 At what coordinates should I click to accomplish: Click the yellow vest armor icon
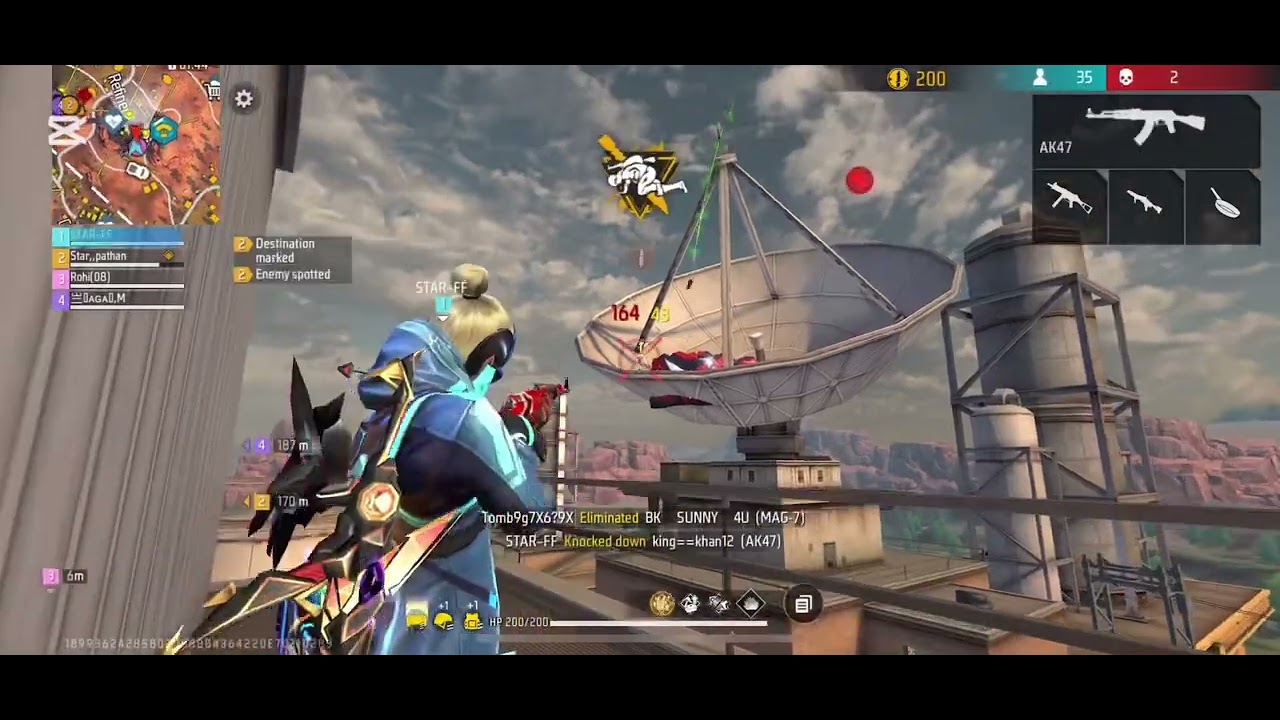pos(473,621)
